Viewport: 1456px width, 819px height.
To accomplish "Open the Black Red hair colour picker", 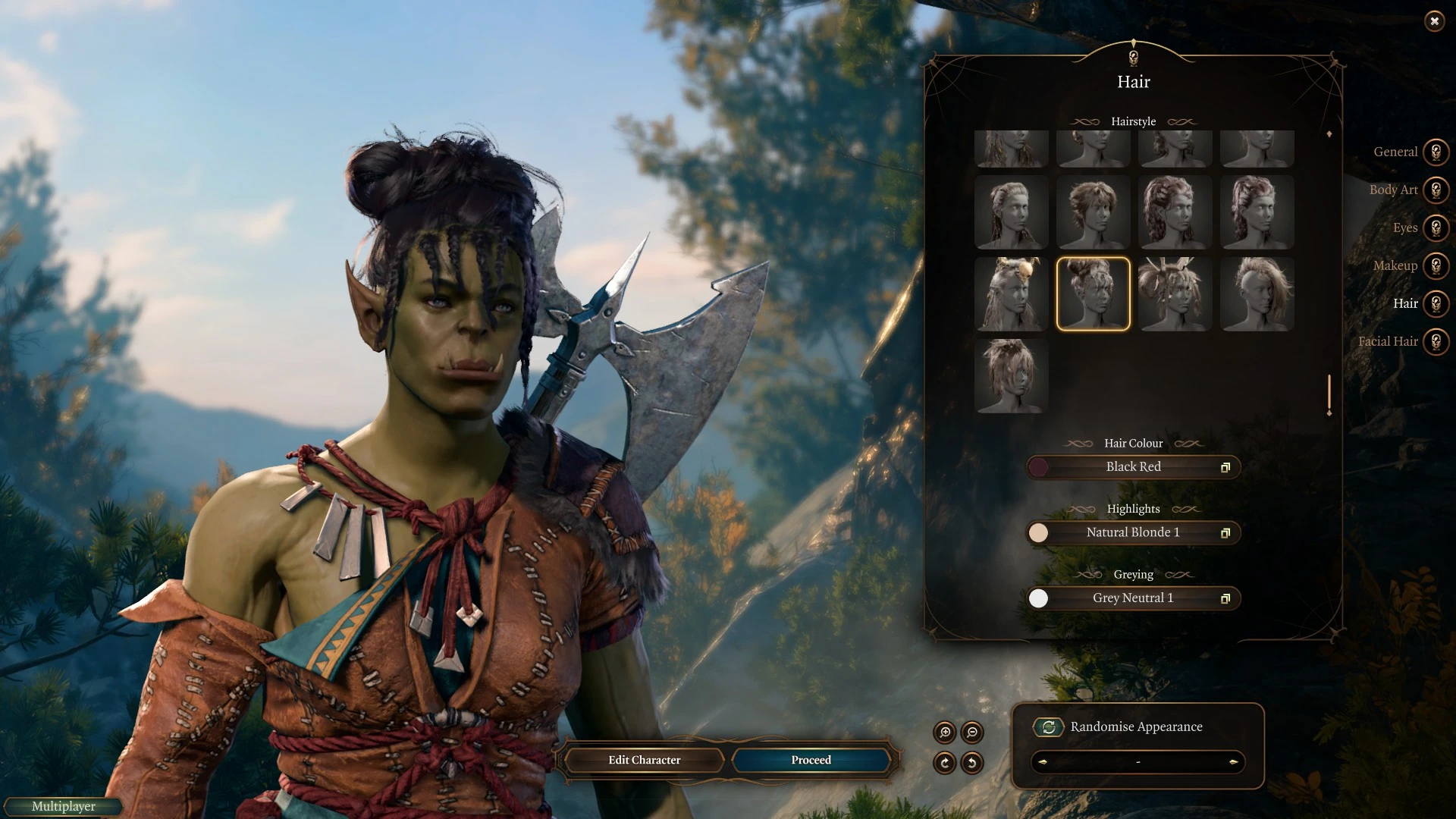I will pos(1133,467).
